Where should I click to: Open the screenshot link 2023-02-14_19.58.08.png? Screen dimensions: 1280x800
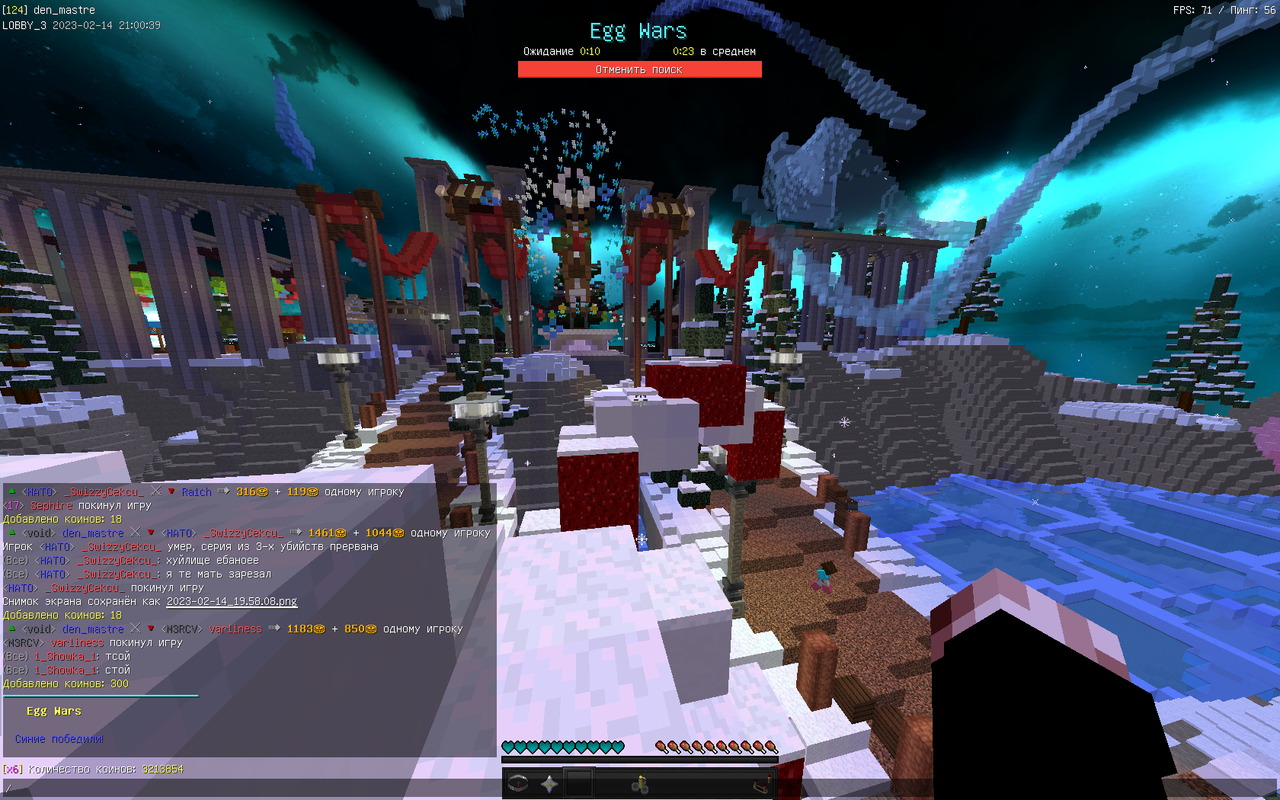coord(230,601)
